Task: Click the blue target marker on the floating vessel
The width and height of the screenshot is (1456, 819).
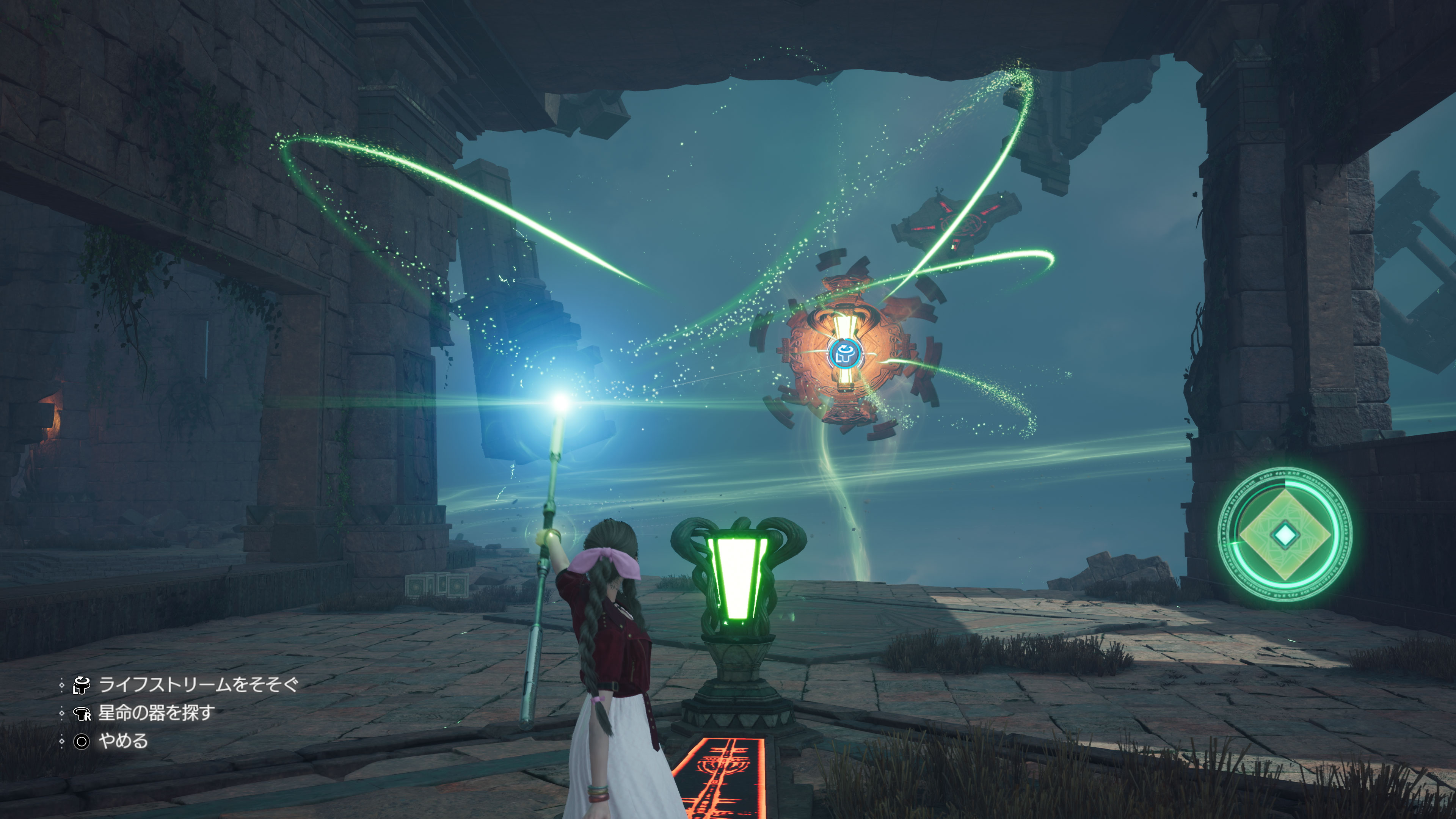Action: (844, 354)
